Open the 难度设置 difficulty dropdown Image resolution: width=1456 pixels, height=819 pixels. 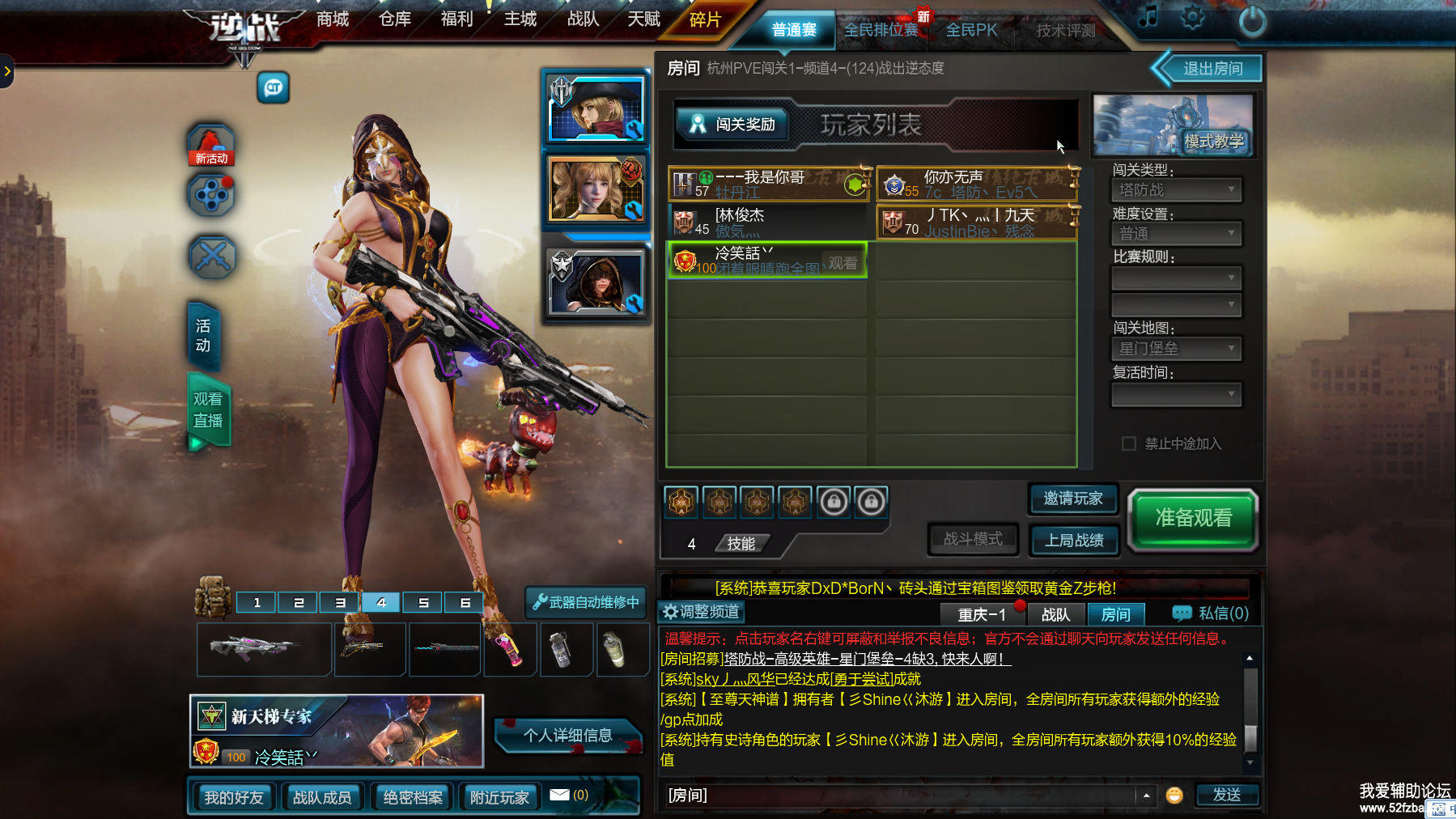[1176, 234]
